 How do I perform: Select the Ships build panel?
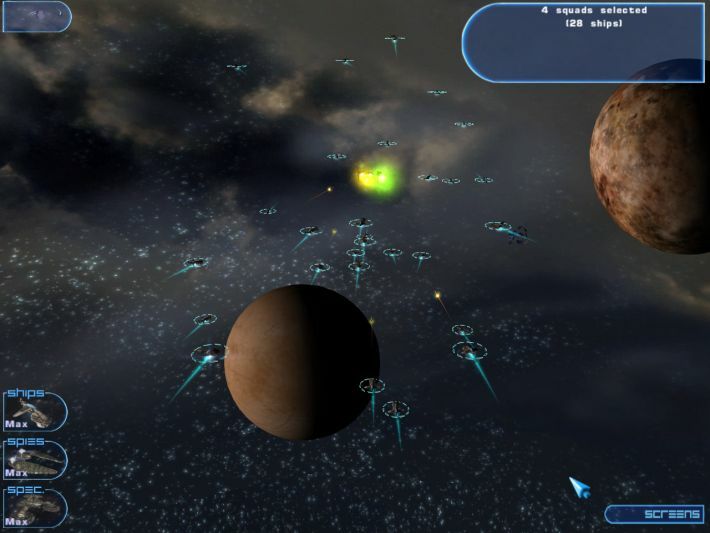click(x=34, y=412)
